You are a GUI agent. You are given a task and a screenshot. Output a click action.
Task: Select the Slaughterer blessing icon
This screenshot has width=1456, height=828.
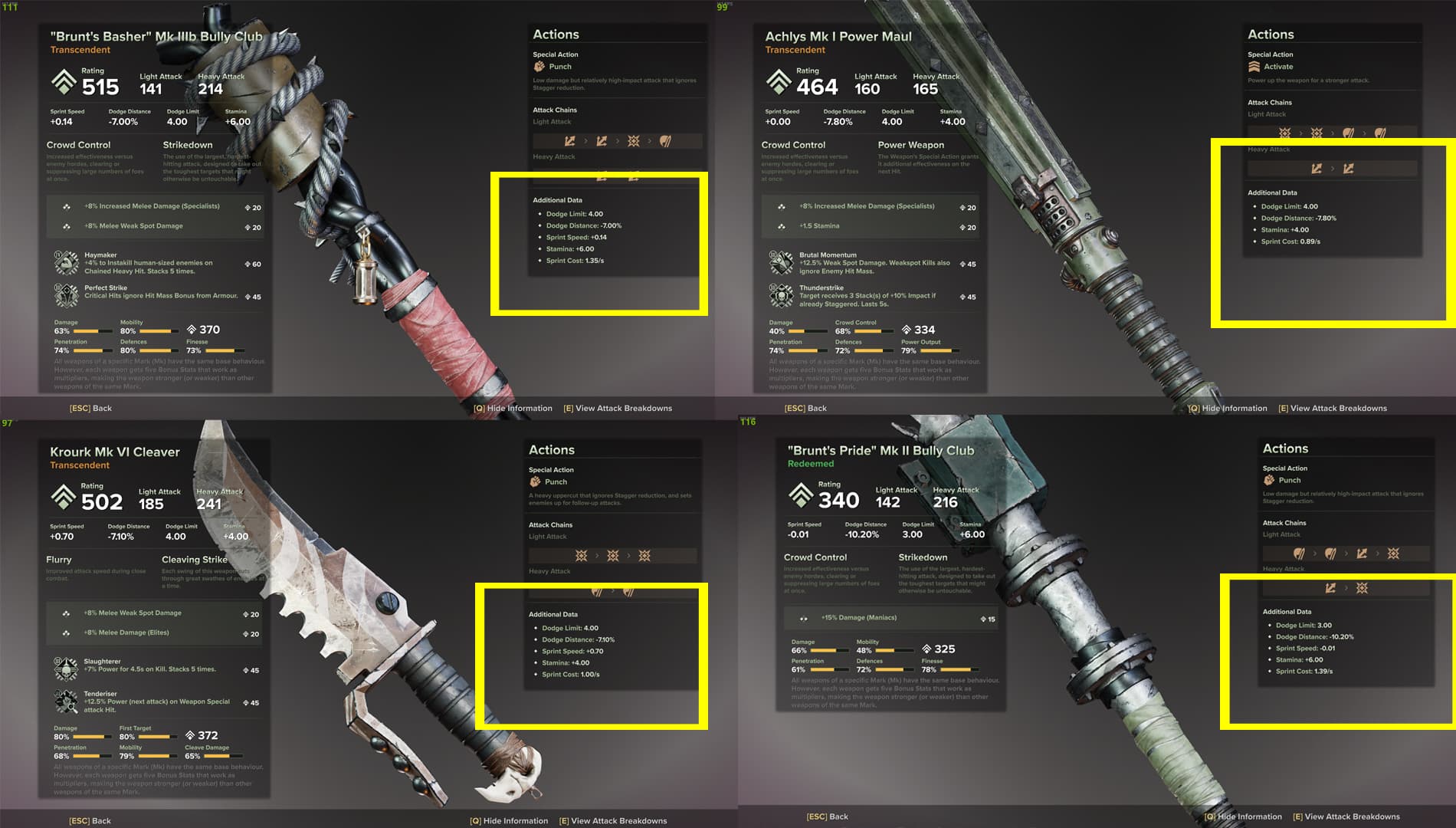(66, 669)
